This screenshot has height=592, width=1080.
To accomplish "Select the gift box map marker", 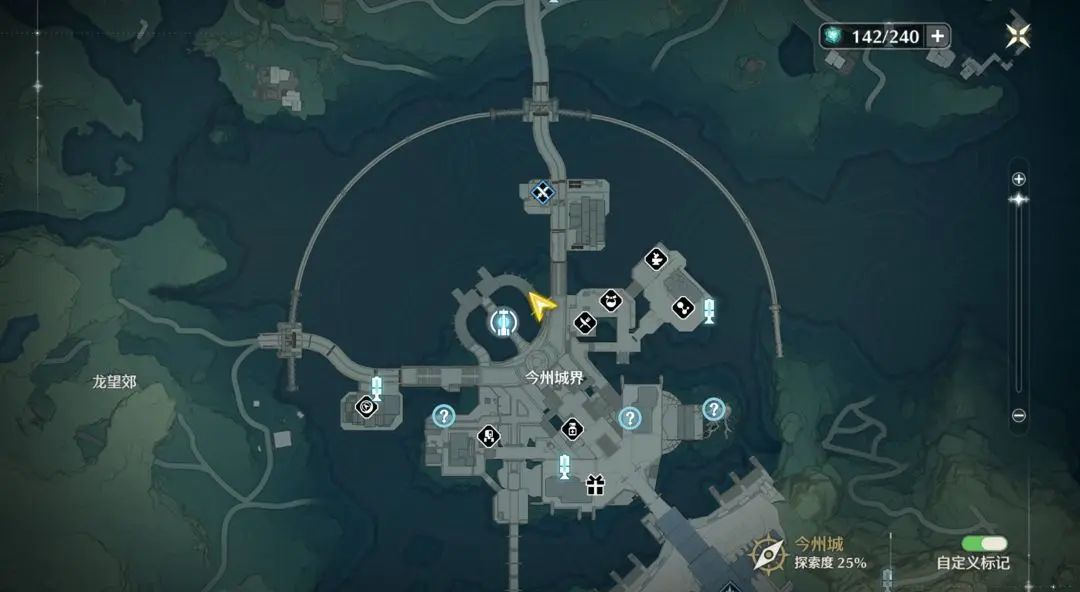I will pos(595,486).
